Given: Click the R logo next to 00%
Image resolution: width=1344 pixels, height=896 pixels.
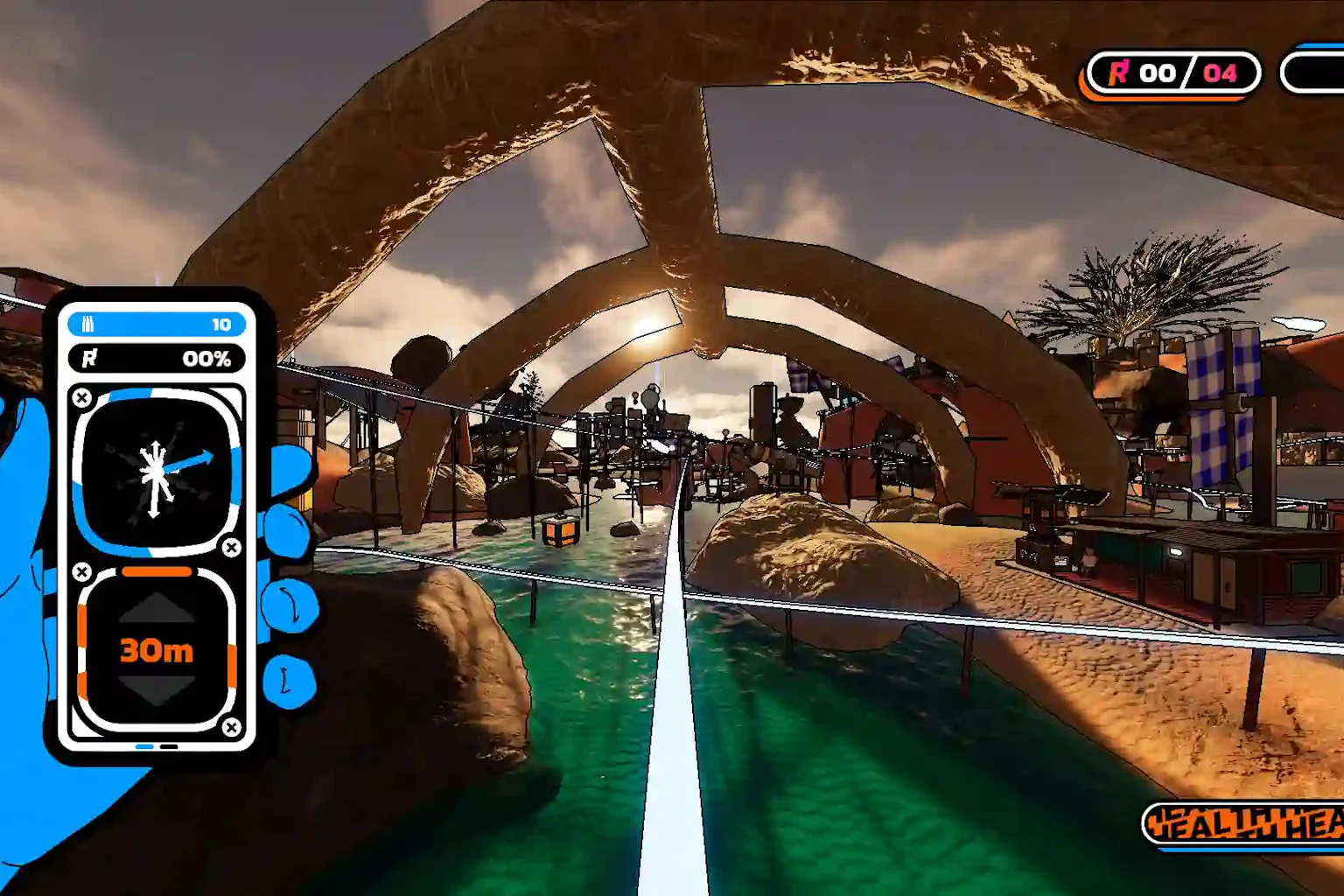Looking at the screenshot, I should click(90, 358).
